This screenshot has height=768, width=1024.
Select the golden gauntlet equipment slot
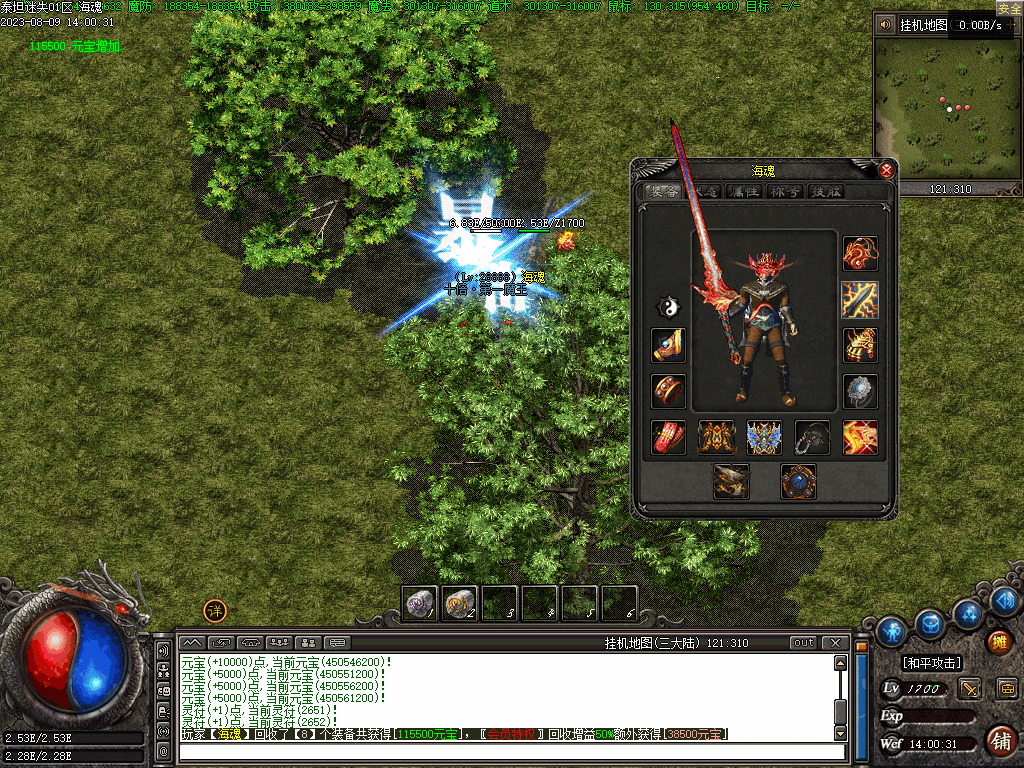point(860,345)
